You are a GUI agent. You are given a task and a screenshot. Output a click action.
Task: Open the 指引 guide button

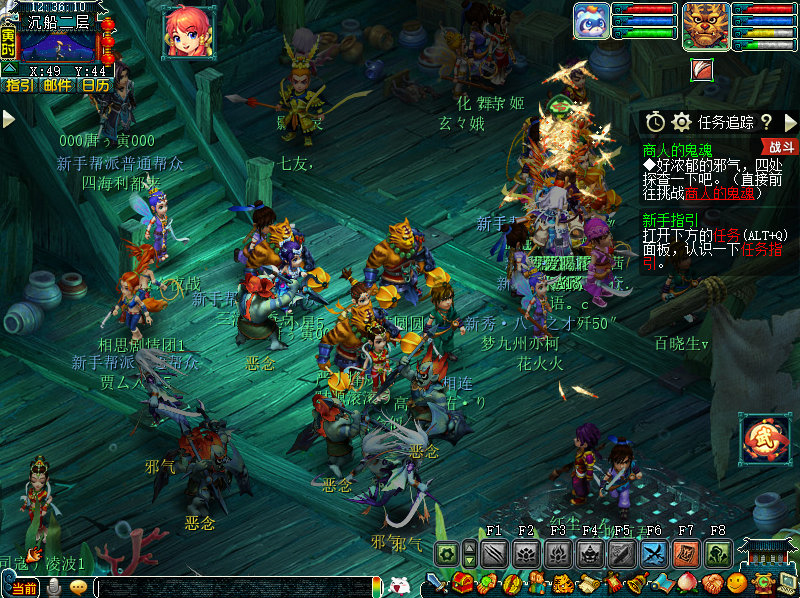(18, 85)
